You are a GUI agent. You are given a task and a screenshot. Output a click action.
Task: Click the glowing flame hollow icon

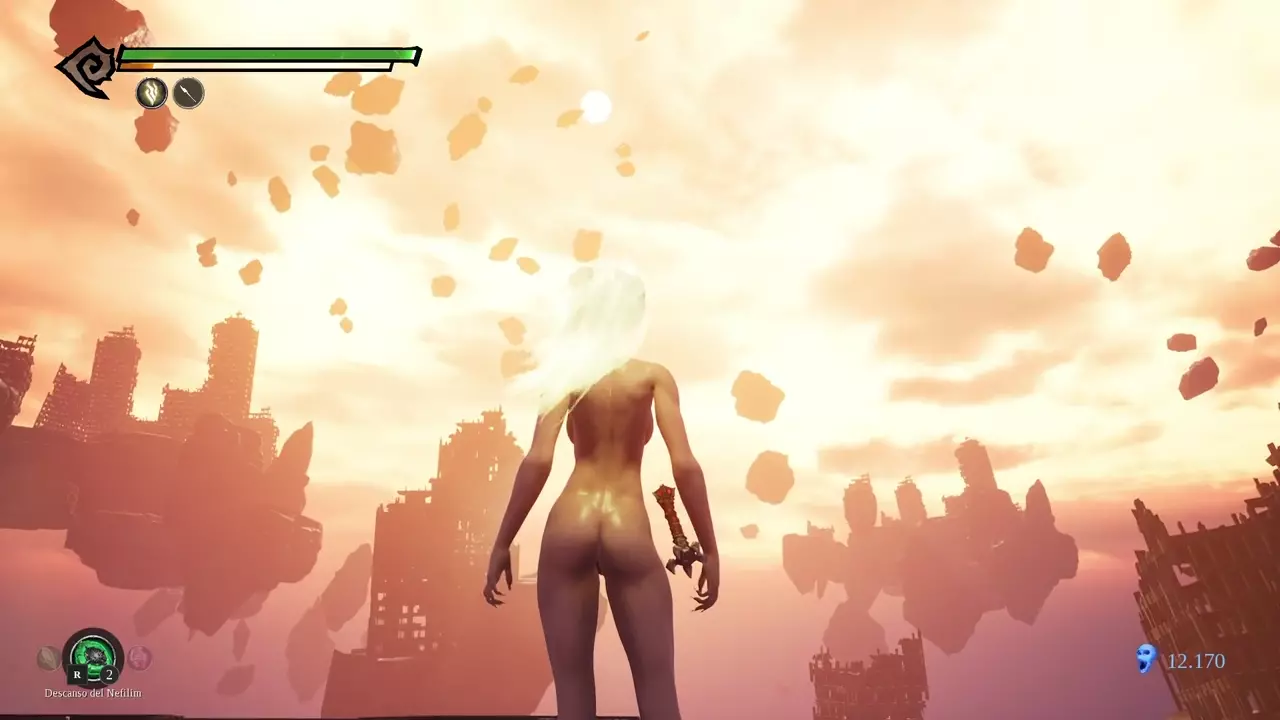151,93
